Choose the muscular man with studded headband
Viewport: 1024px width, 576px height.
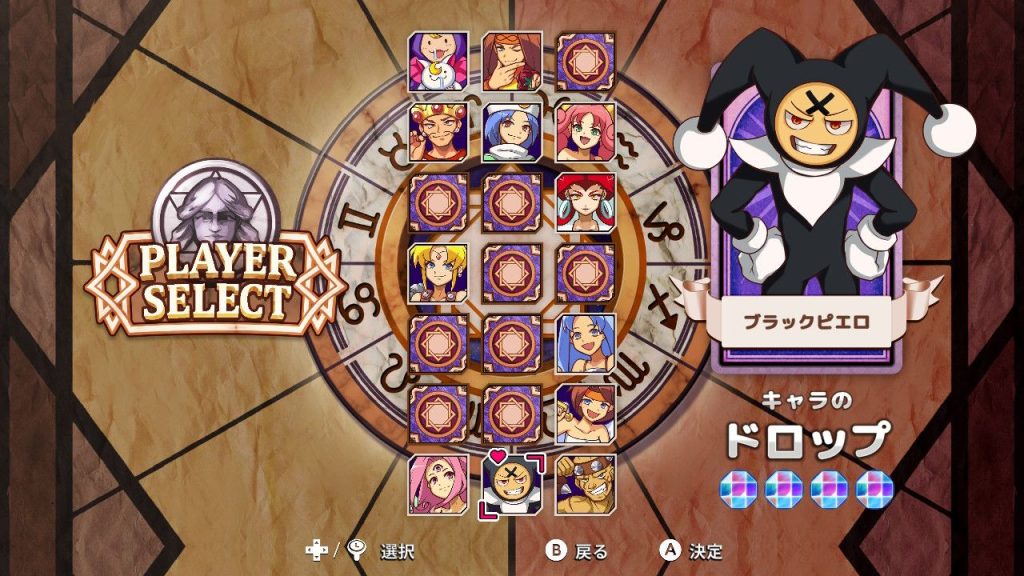(585, 484)
